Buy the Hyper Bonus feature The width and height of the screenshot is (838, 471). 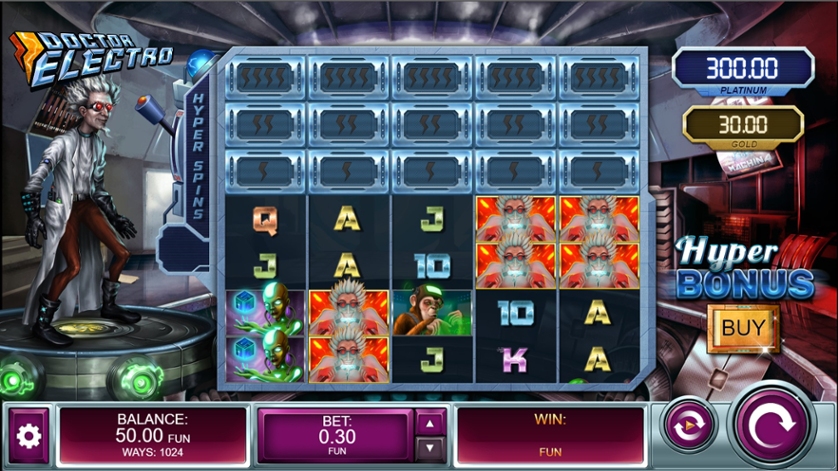click(743, 327)
